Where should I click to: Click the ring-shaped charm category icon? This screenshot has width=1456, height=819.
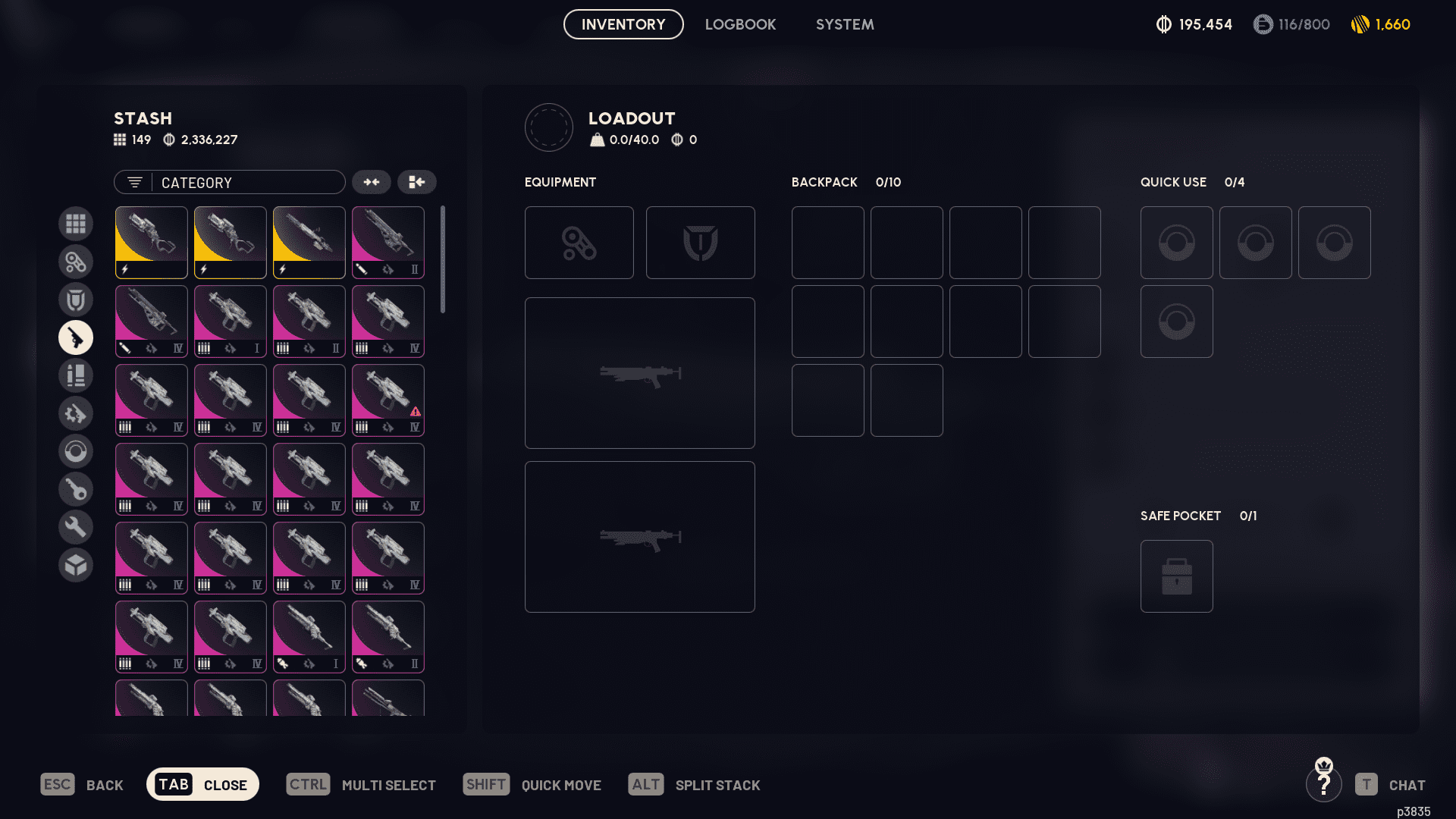[x=76, y=451]
